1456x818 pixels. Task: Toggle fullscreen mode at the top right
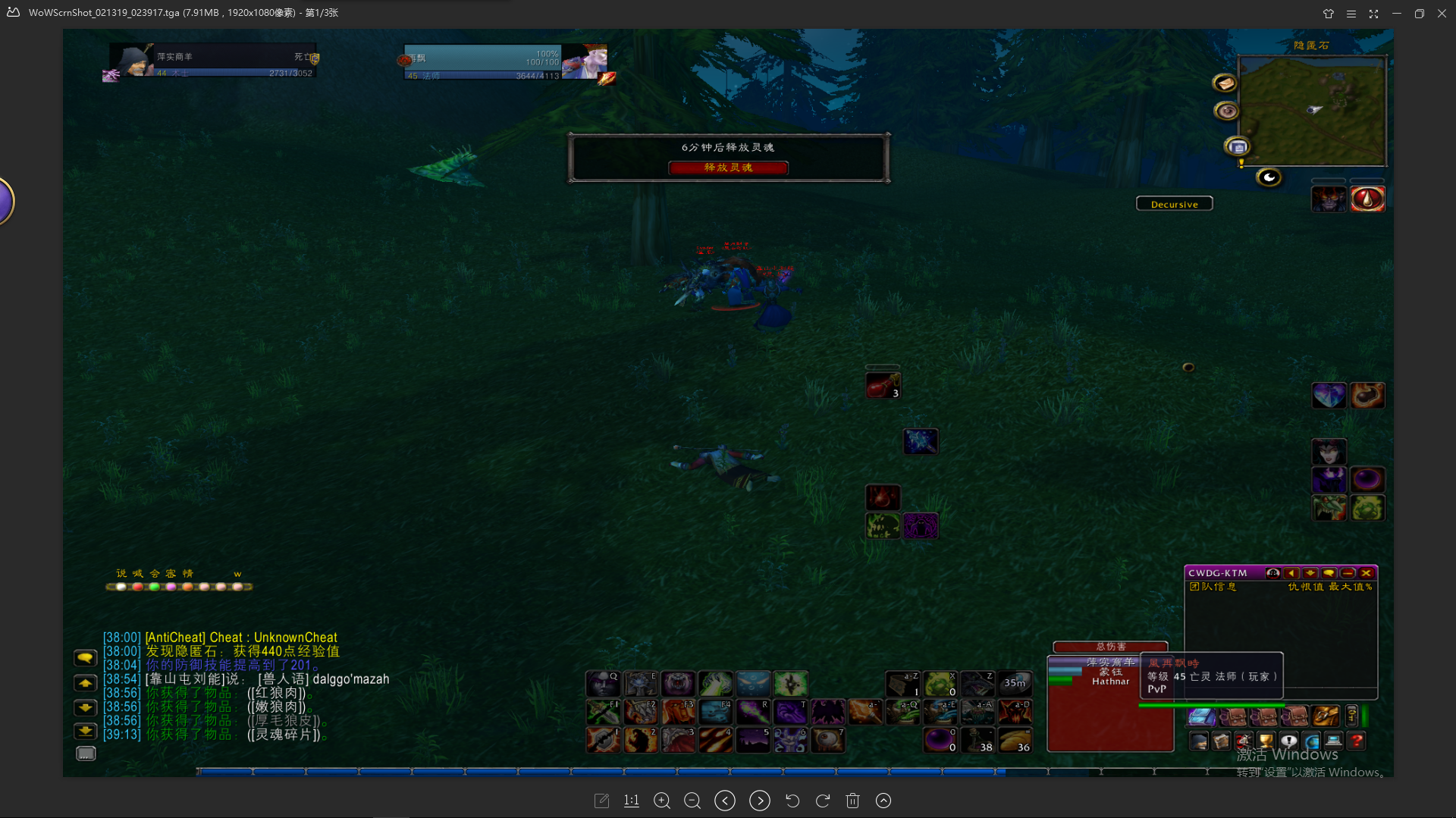coord(1373,13)
